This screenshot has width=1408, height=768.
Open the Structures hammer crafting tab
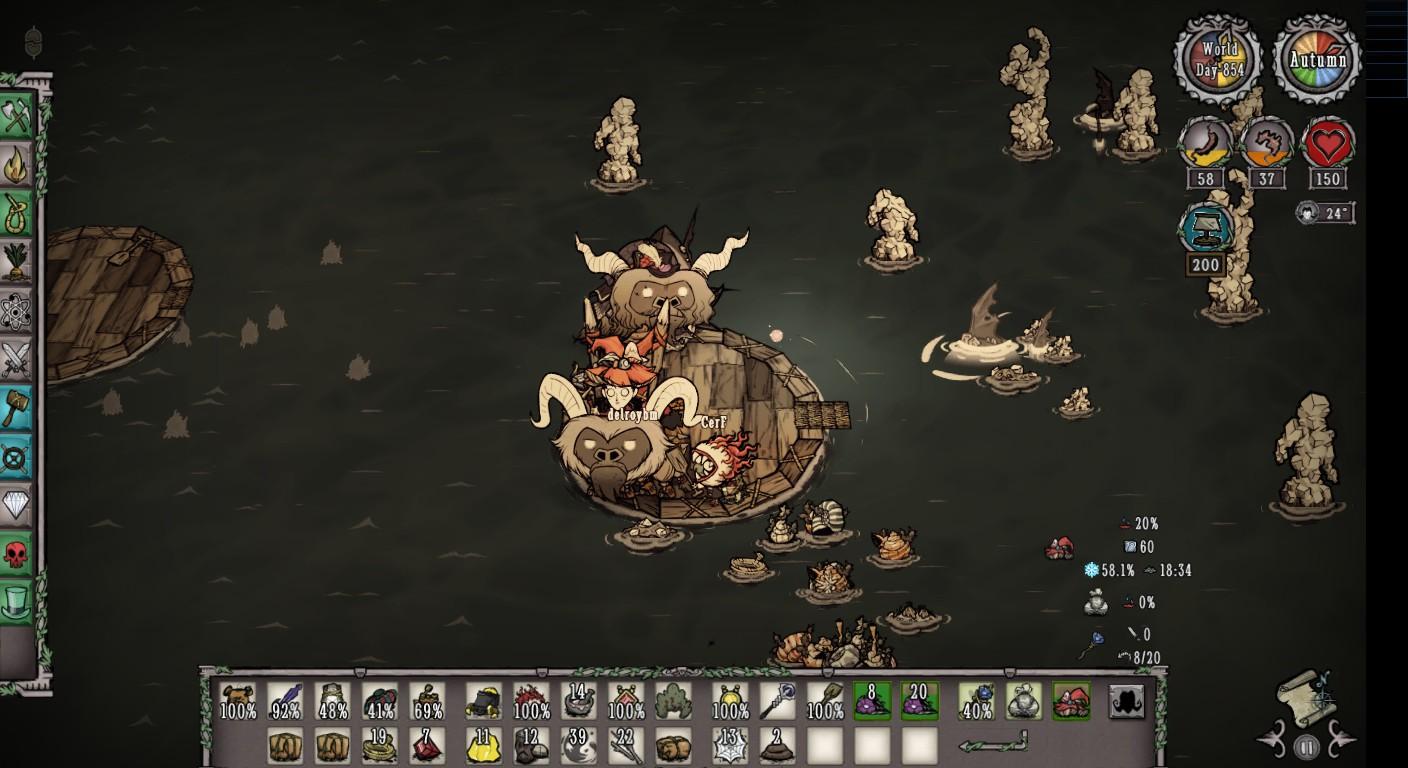(17, 408)
